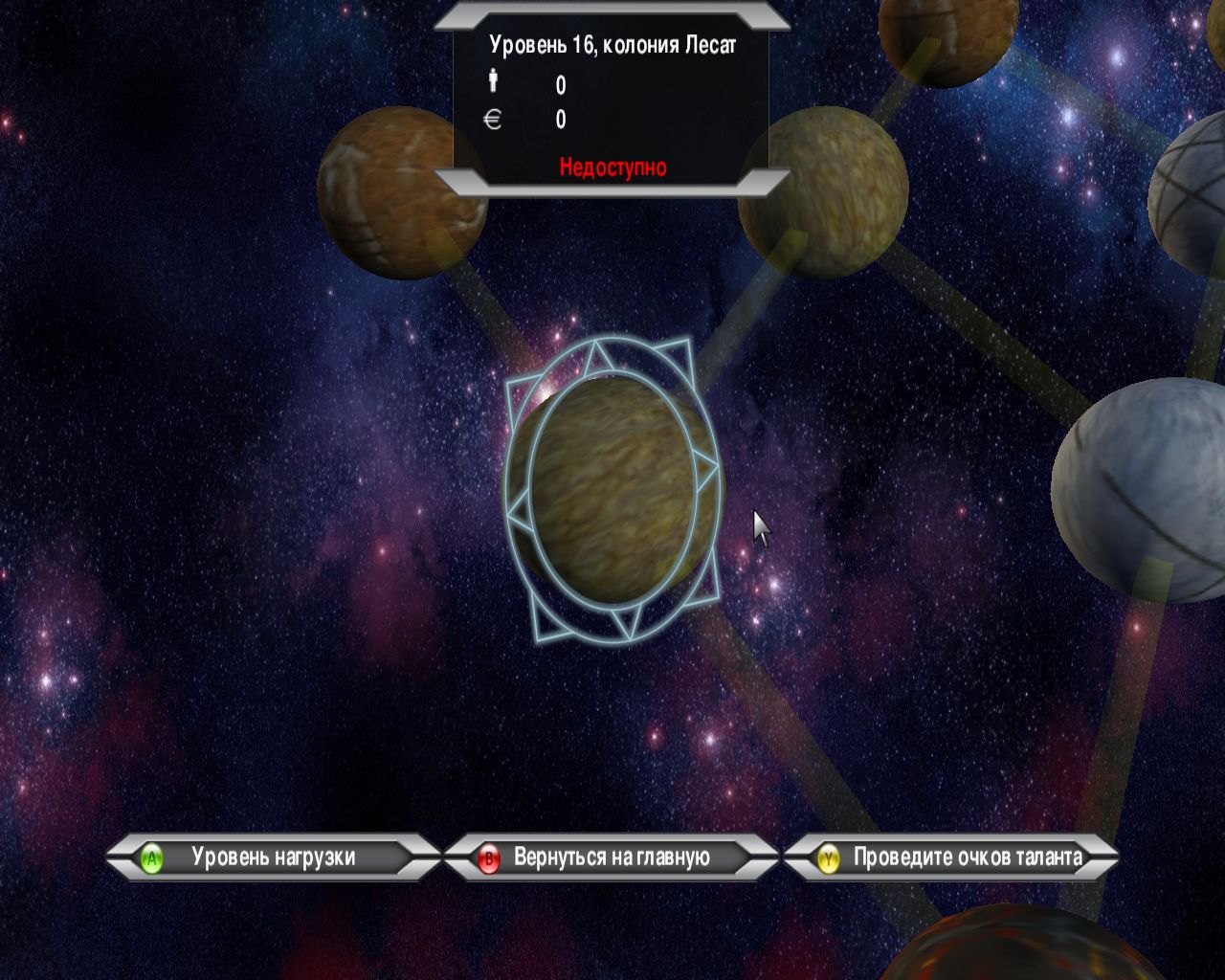This screenshot has height=980, width=1225.
Task: Click the Недоступно red label
Action: coord(612,165)
